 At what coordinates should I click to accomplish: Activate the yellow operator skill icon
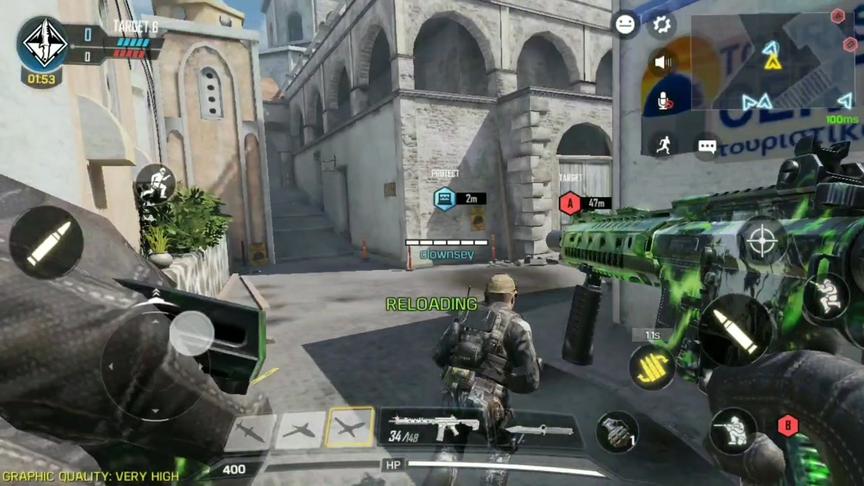click(651, 367)
